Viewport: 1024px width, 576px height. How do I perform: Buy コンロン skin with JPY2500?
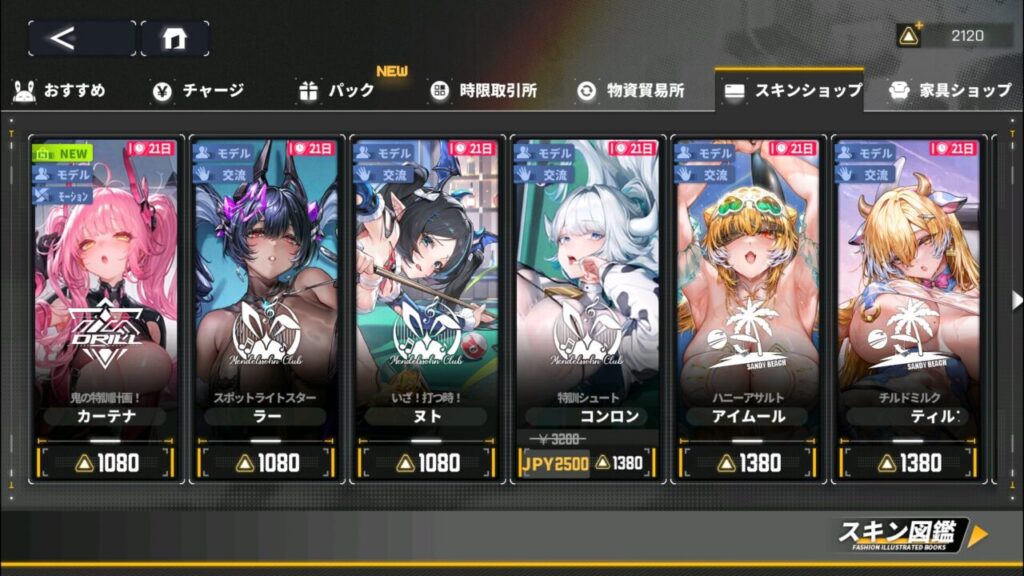click(554, 462)
